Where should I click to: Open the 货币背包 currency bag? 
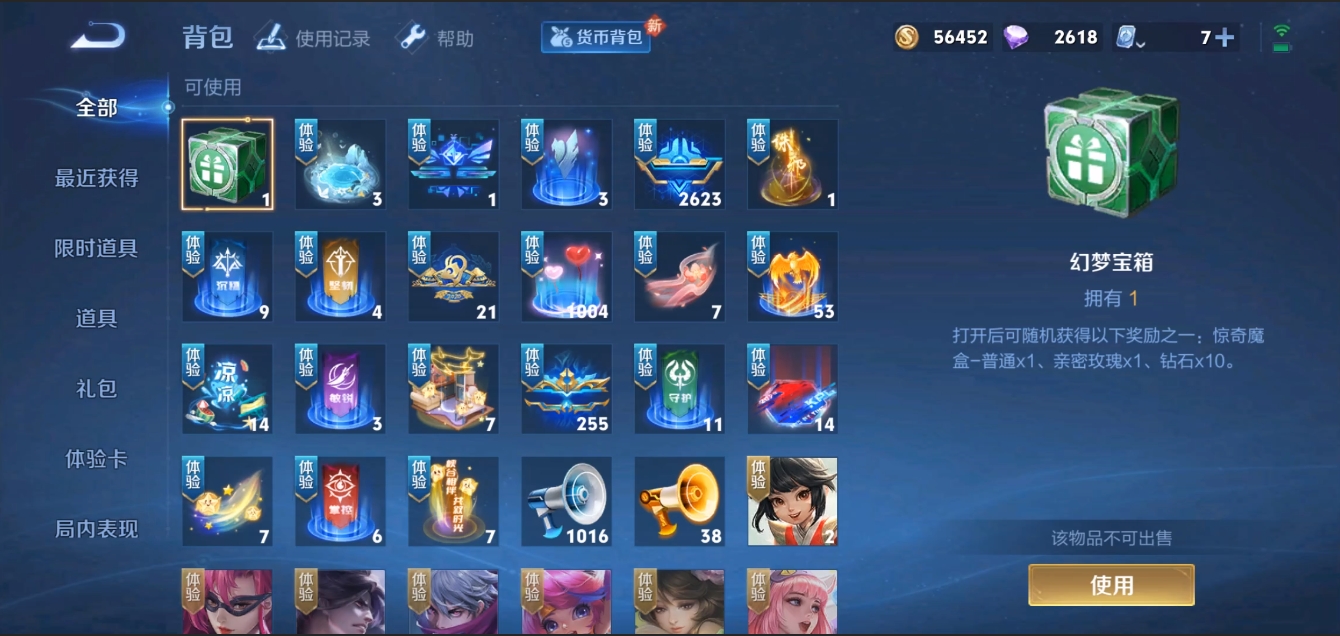pyautogui.click(x=597, y=38)
